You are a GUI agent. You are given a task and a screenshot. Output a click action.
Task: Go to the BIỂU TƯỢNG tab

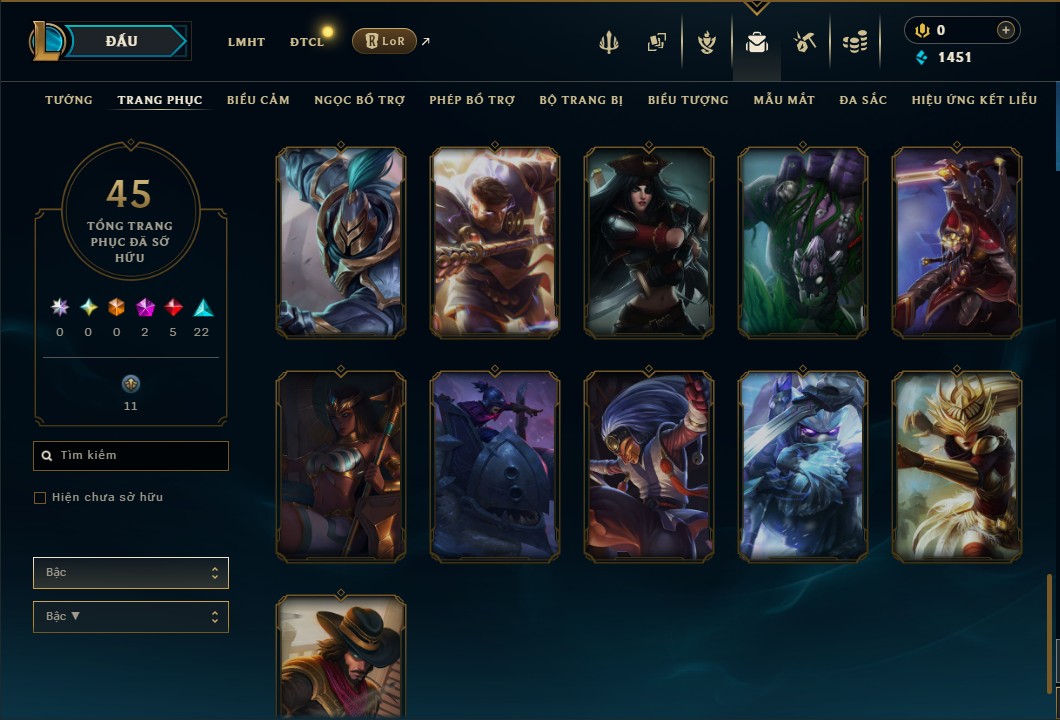coord(688,100)
